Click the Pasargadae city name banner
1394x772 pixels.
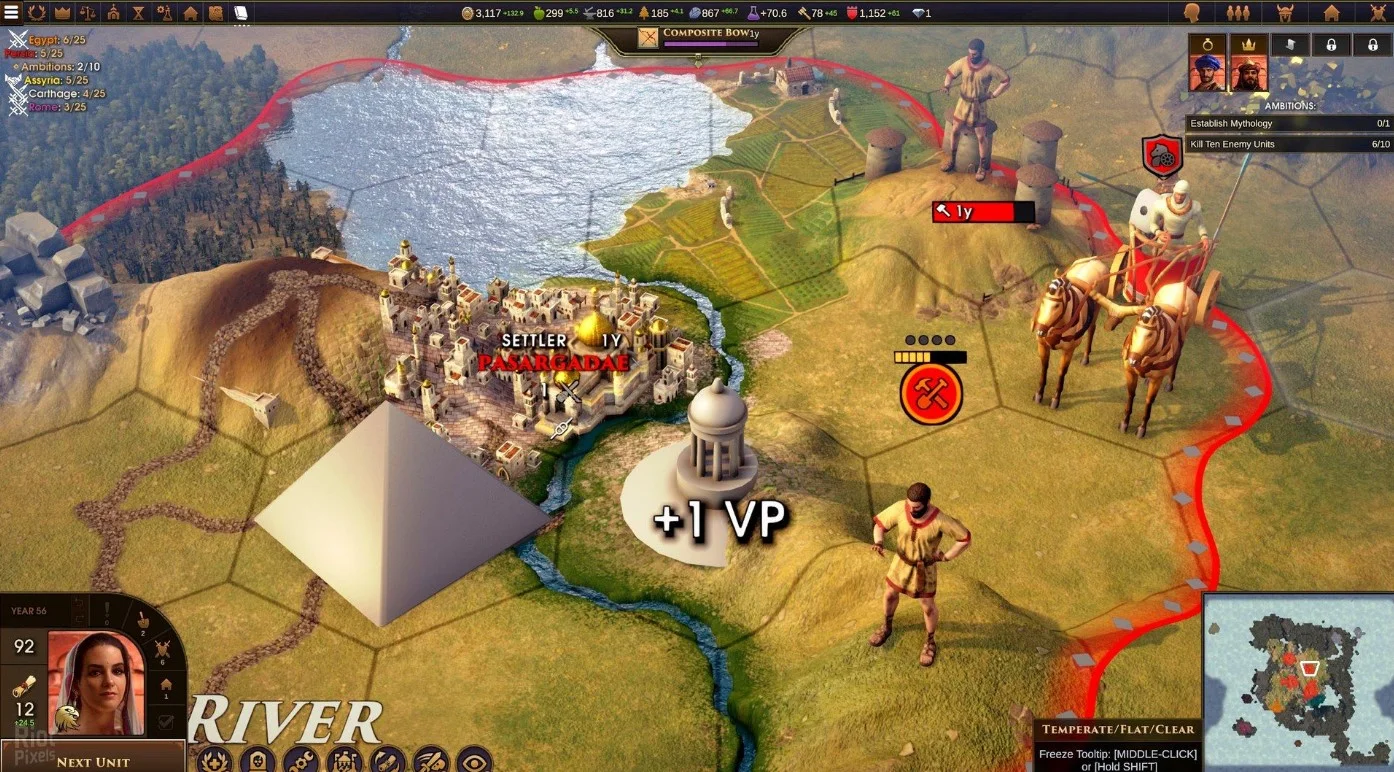tap(553, 362)
